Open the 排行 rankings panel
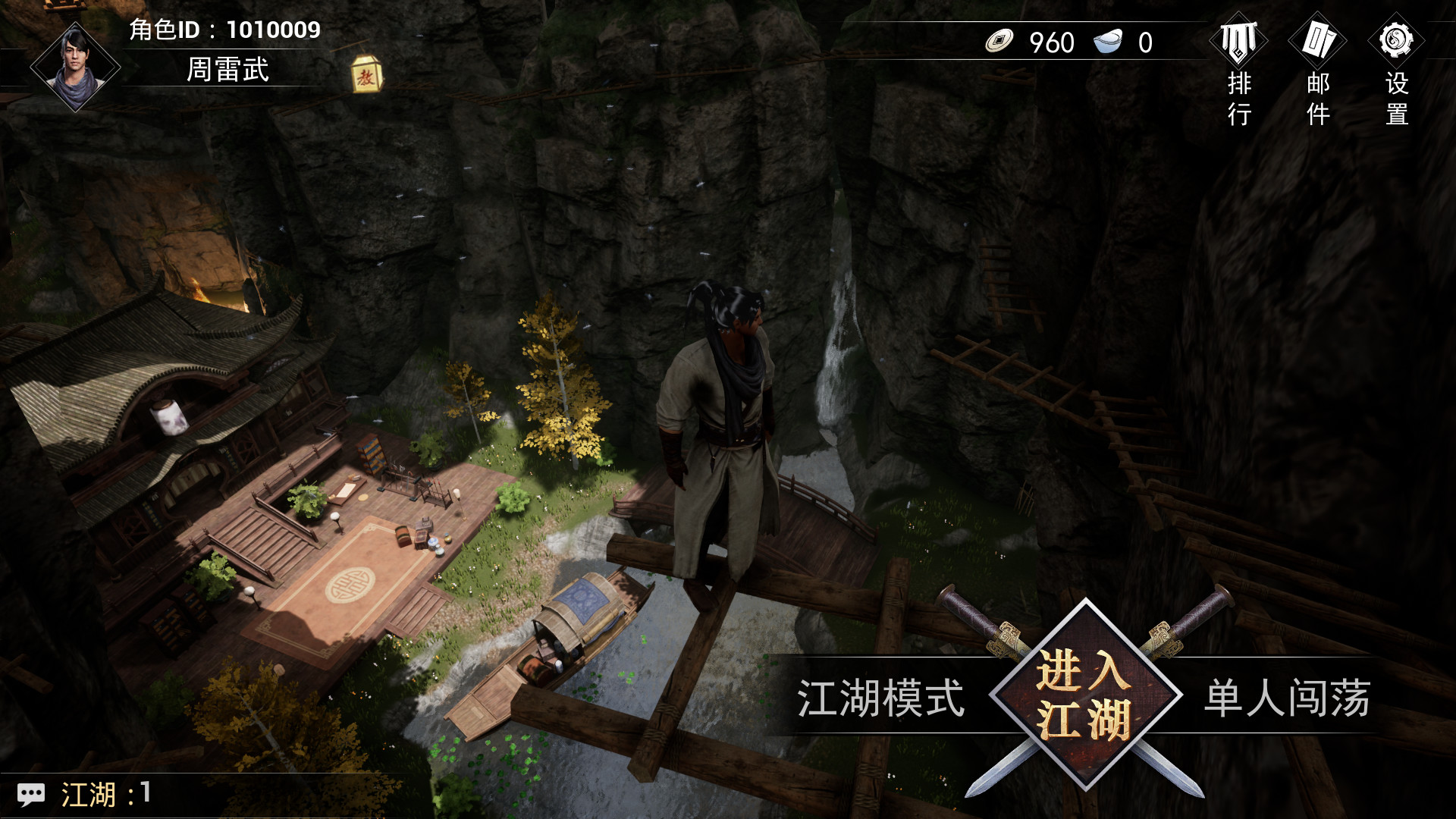This screenshot has height=819, width=1456. pyautogui.click(x=1238, y=42)
